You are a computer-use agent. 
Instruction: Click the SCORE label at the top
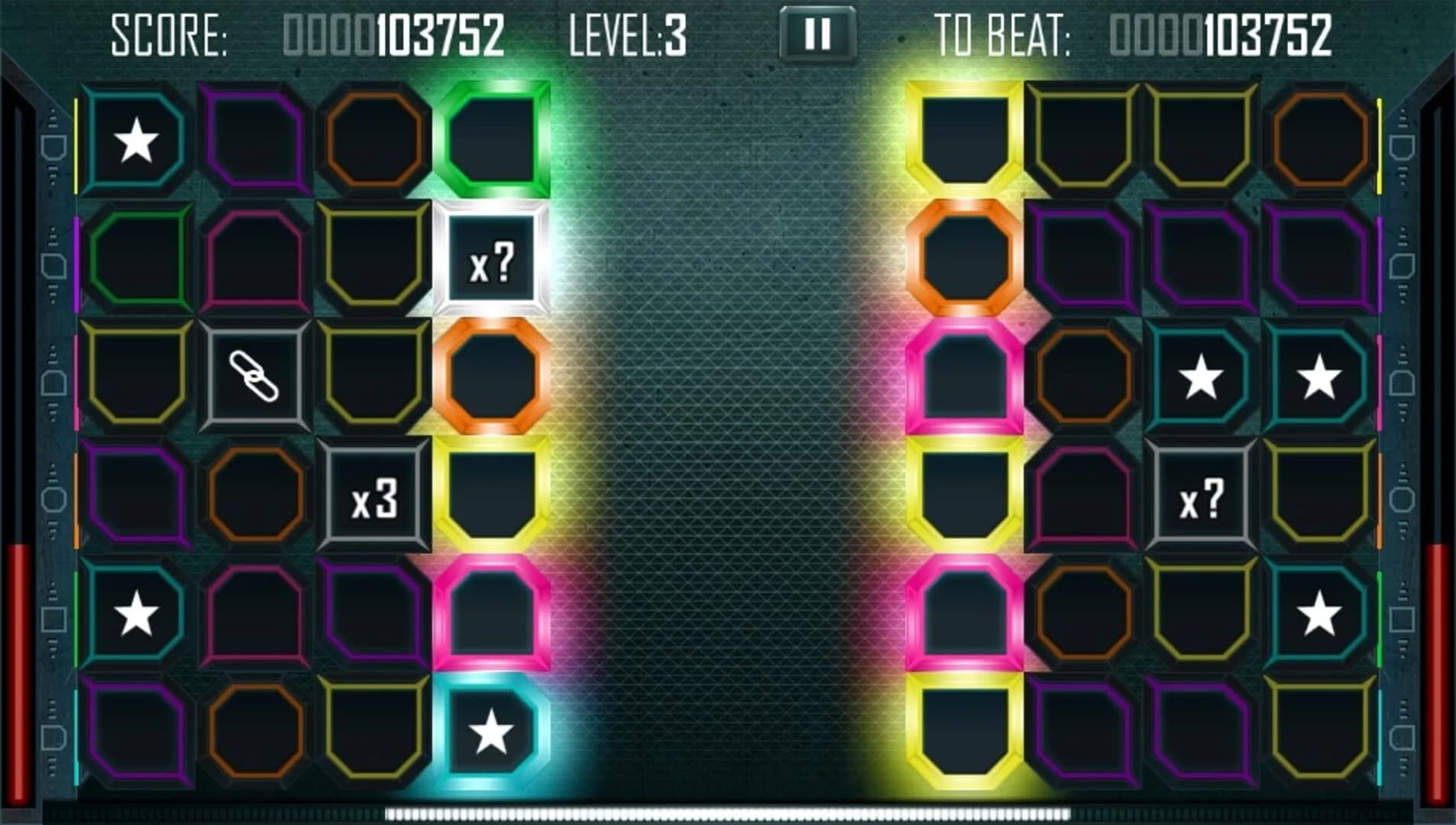tap(168, 34)
